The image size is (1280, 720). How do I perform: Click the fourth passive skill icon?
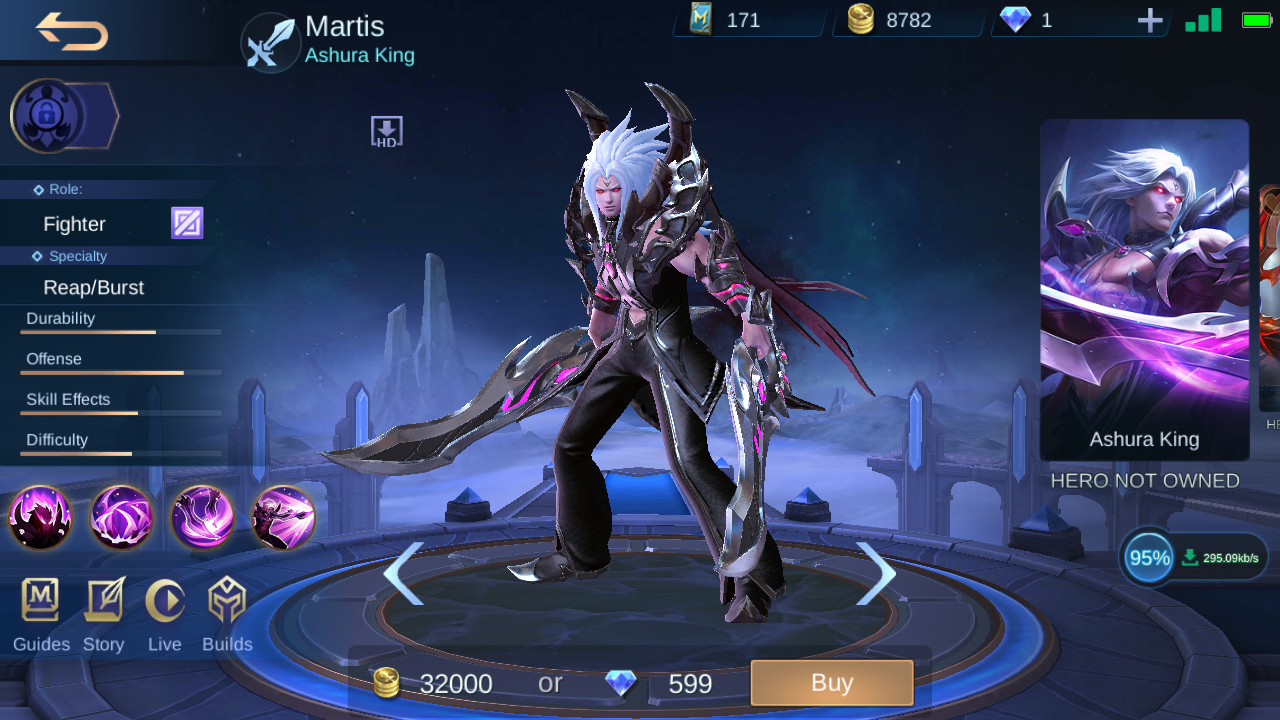(281, 518)
